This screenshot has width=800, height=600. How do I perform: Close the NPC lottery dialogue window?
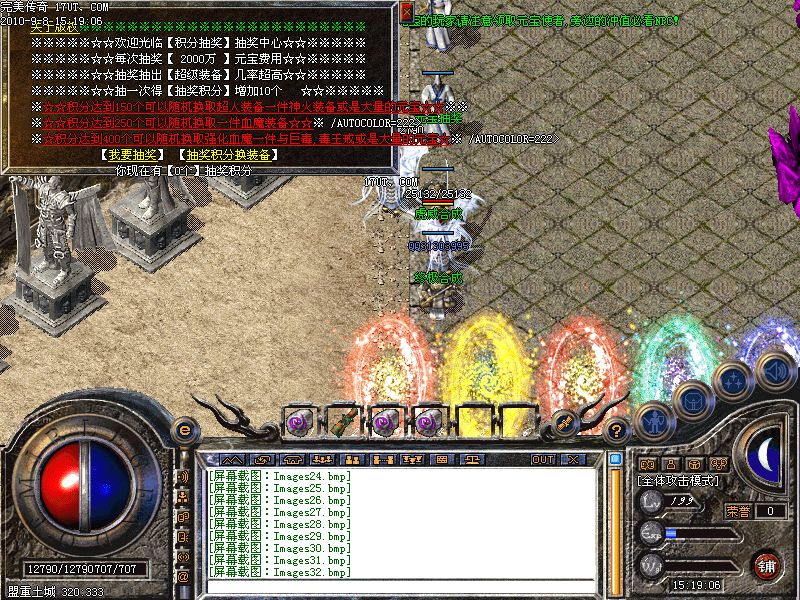pyautogui.click(x=406, y=13)
